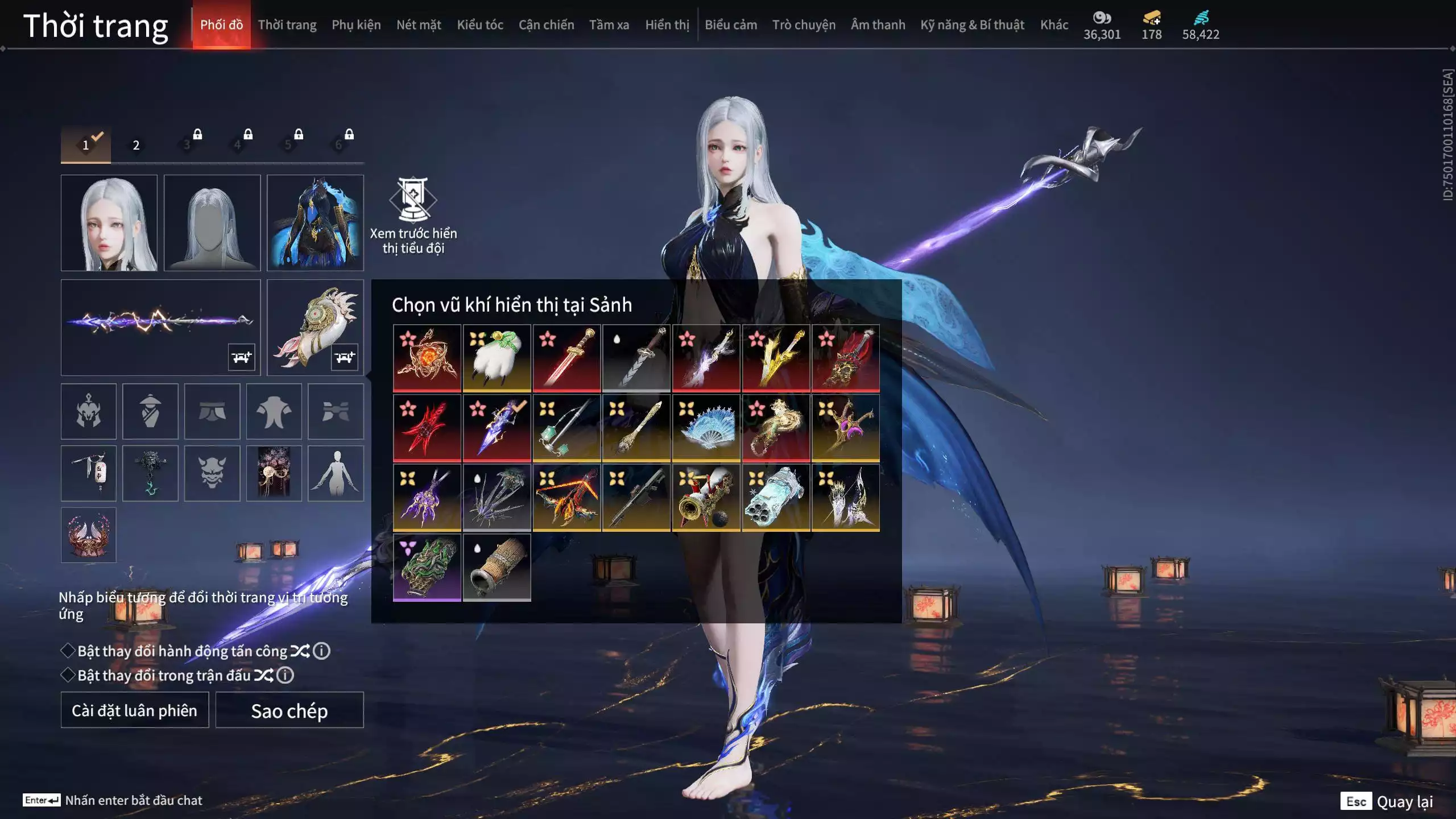Open the character face slot

click(109, 223)
